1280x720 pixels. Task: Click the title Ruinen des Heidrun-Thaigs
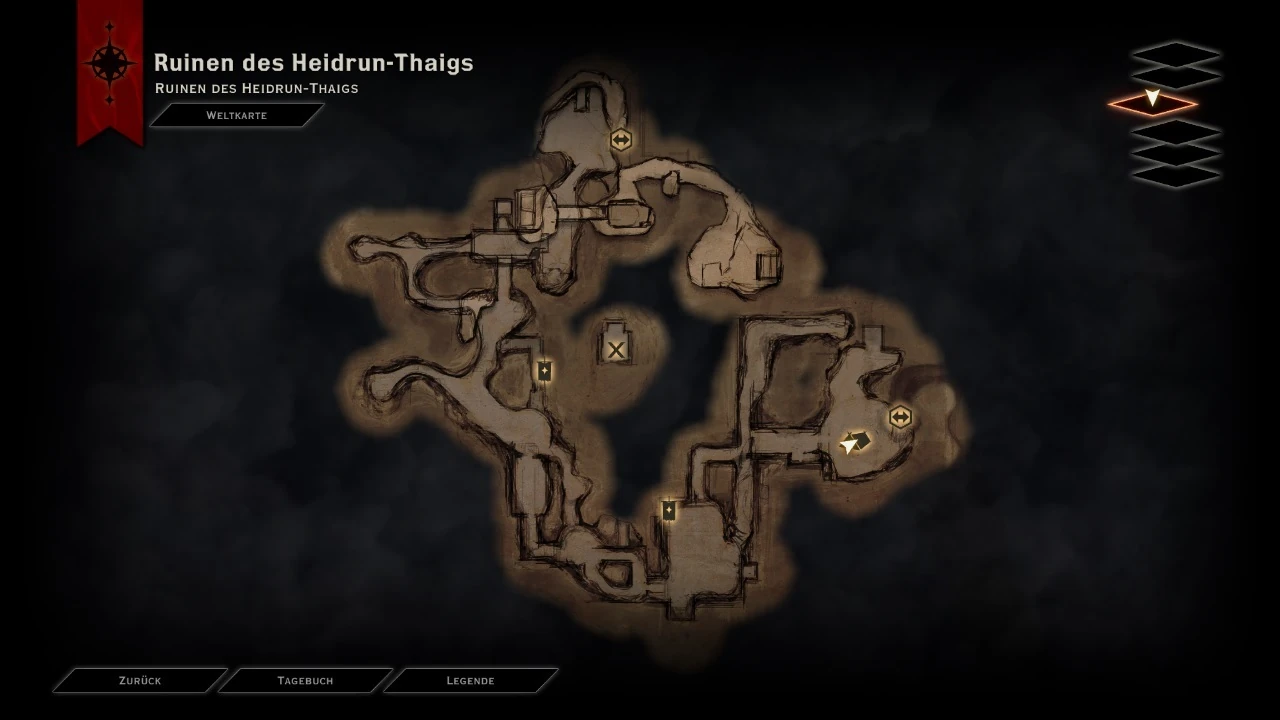pyautogui.click(x=313, y=62)
